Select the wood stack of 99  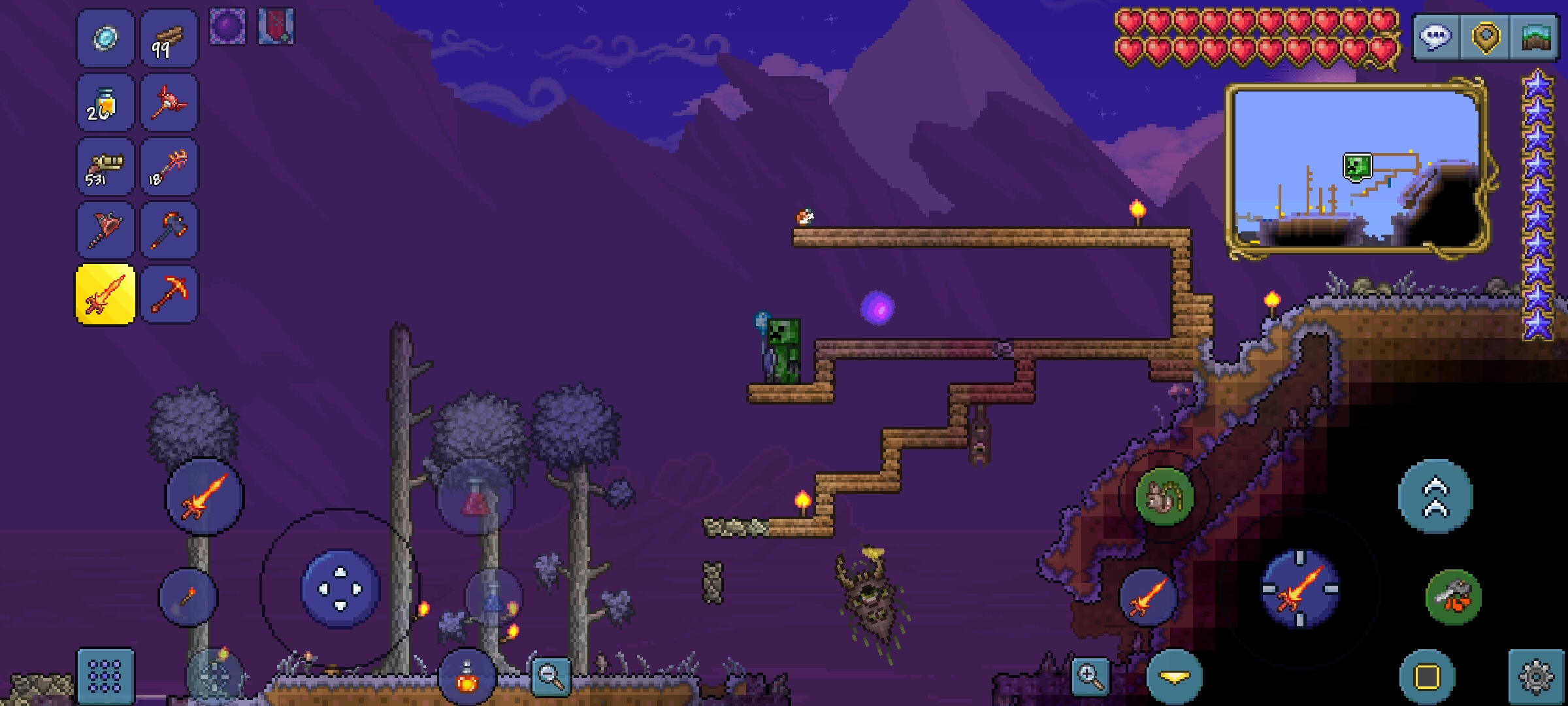[169, 38]
